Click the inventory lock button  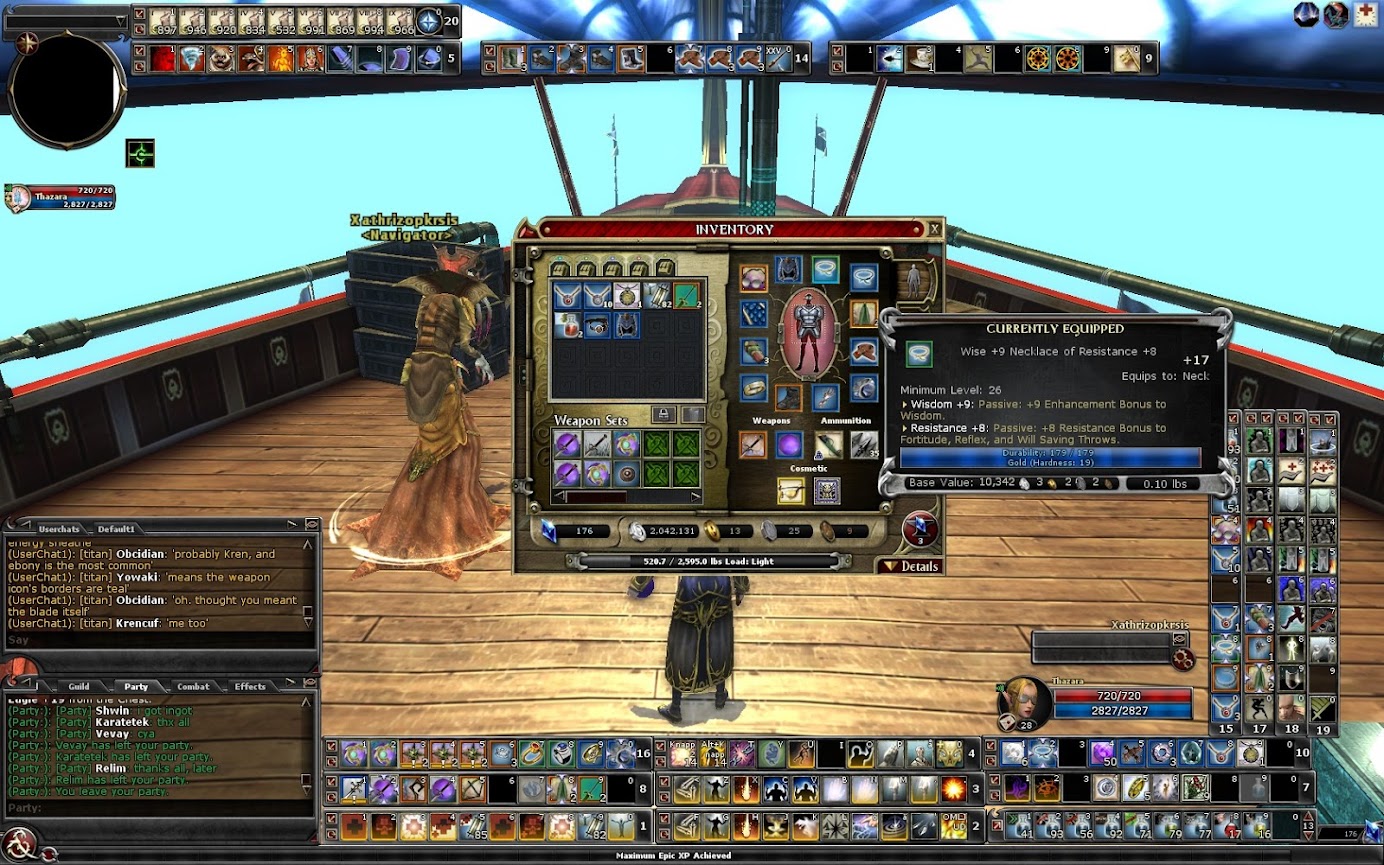tap(663, 414)
